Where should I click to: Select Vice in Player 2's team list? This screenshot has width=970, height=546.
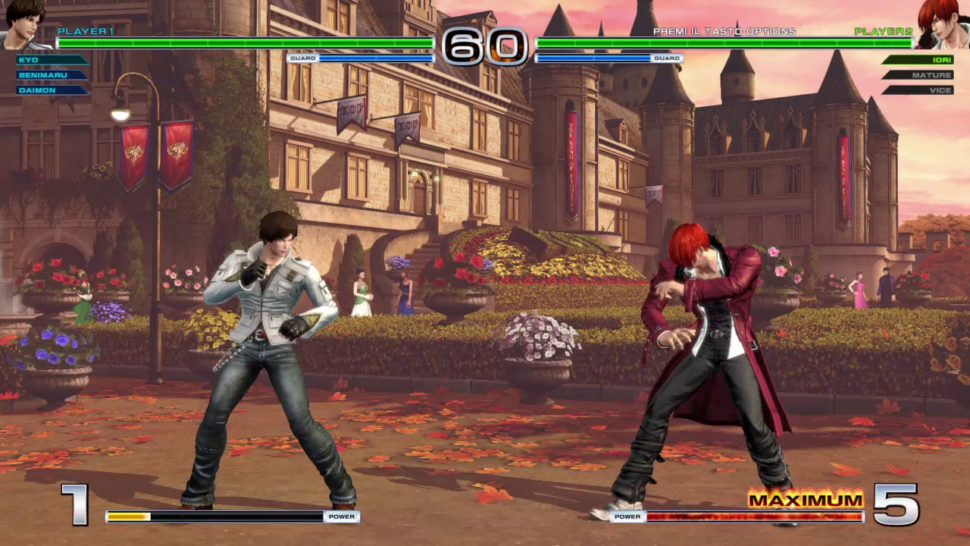coord(920,90)
